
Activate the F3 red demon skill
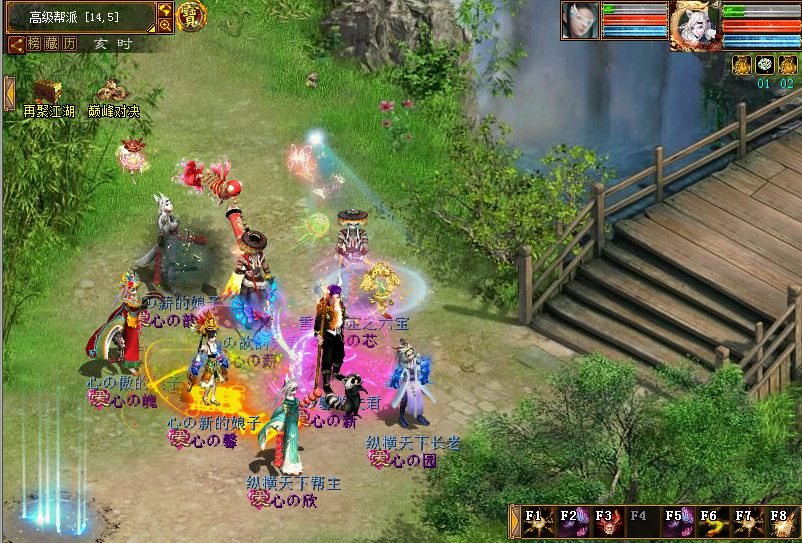[608, 522]
